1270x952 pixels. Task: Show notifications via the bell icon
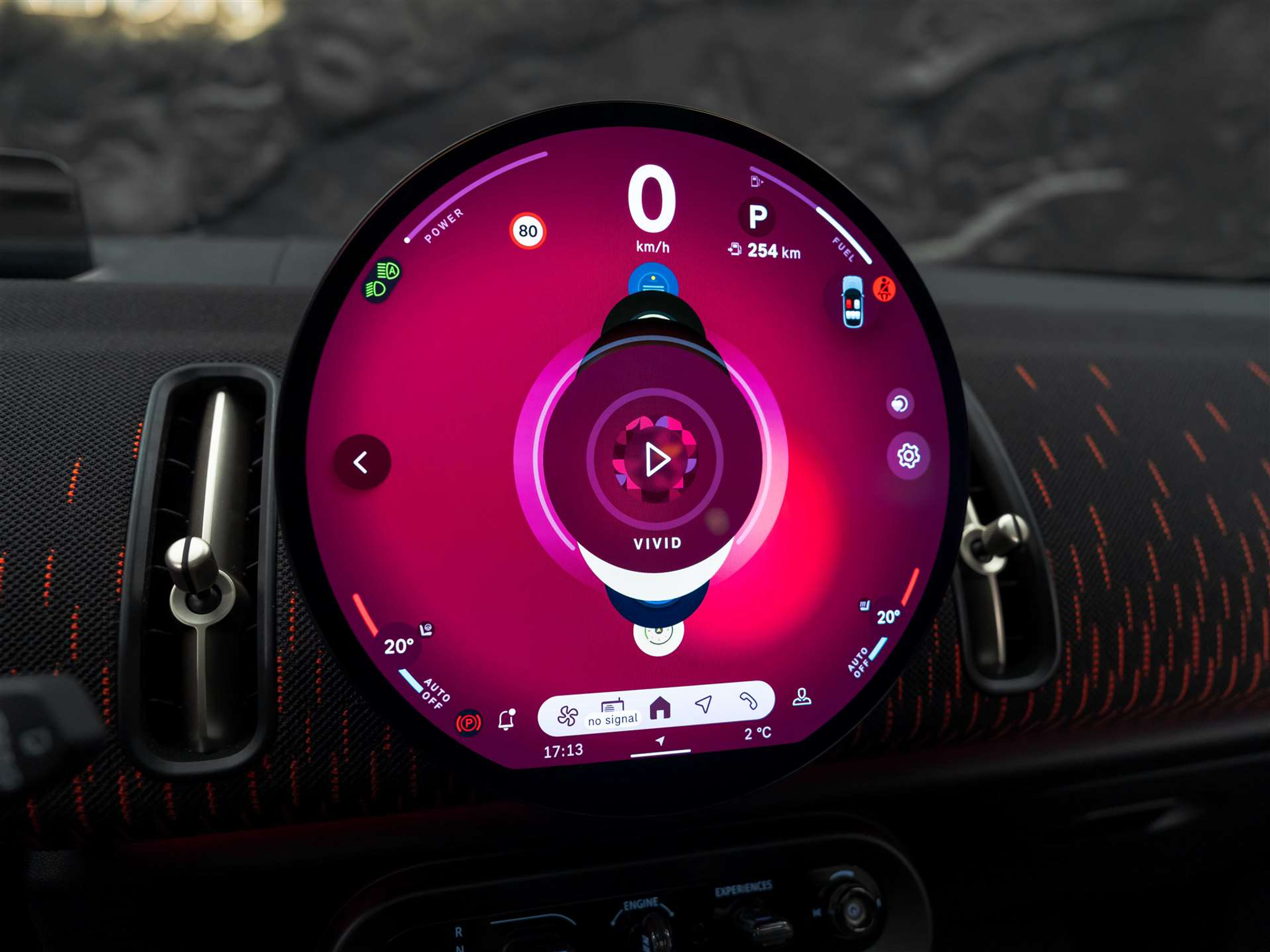(507, 720)
